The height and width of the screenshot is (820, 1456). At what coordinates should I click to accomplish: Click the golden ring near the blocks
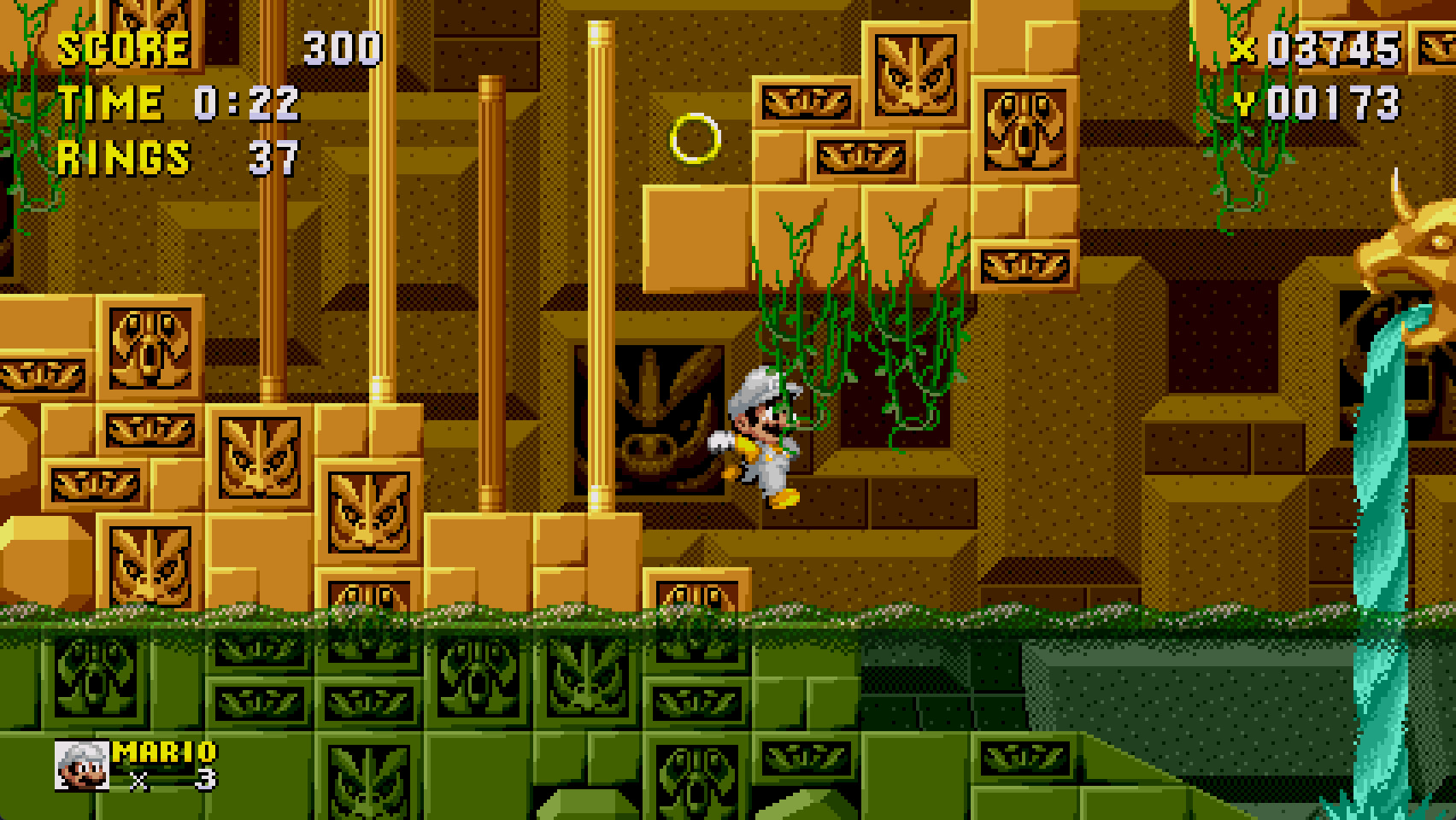point(697,137)
